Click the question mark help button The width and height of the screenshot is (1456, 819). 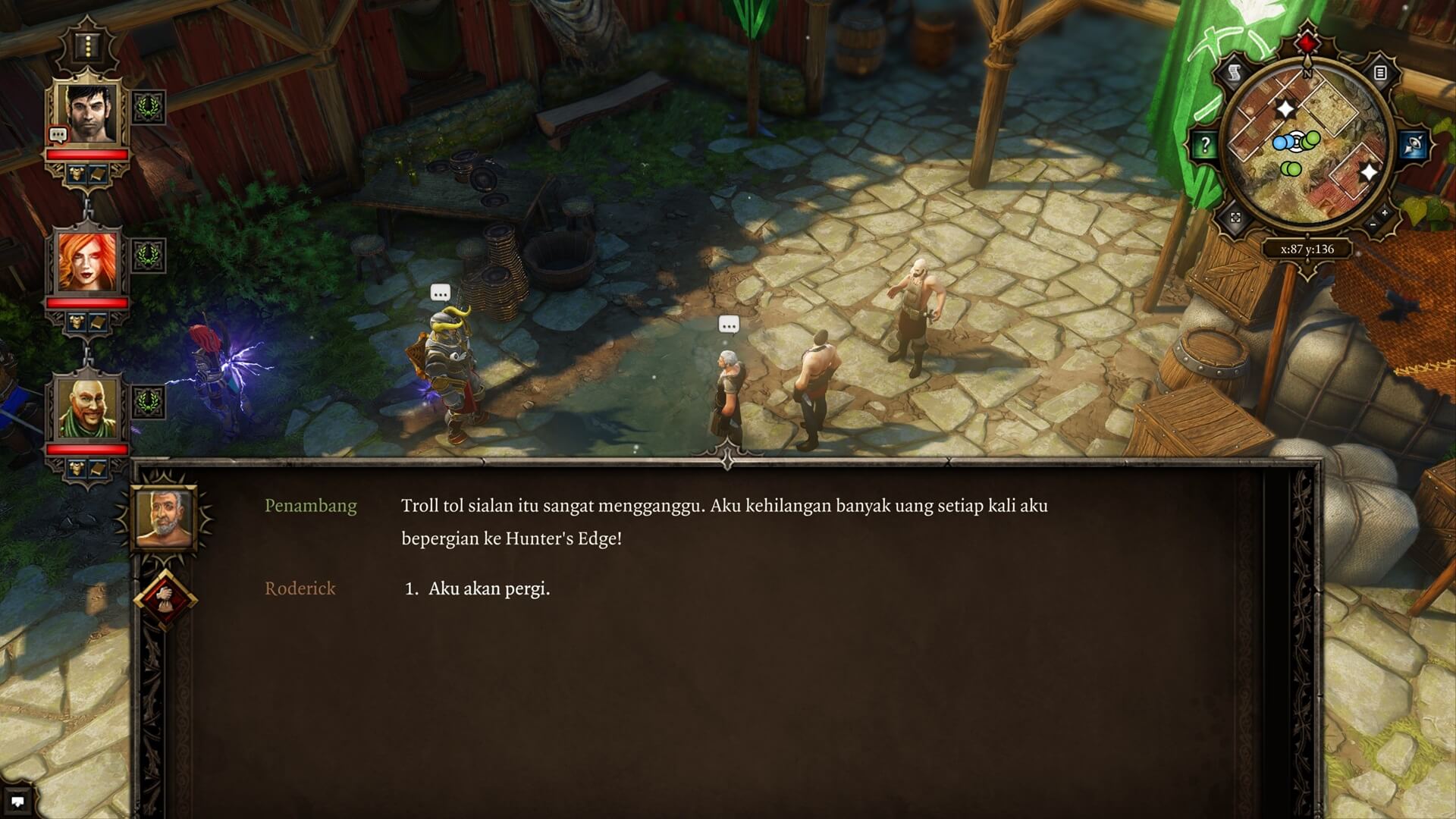pyautogui.click(x=1206, y=145)
